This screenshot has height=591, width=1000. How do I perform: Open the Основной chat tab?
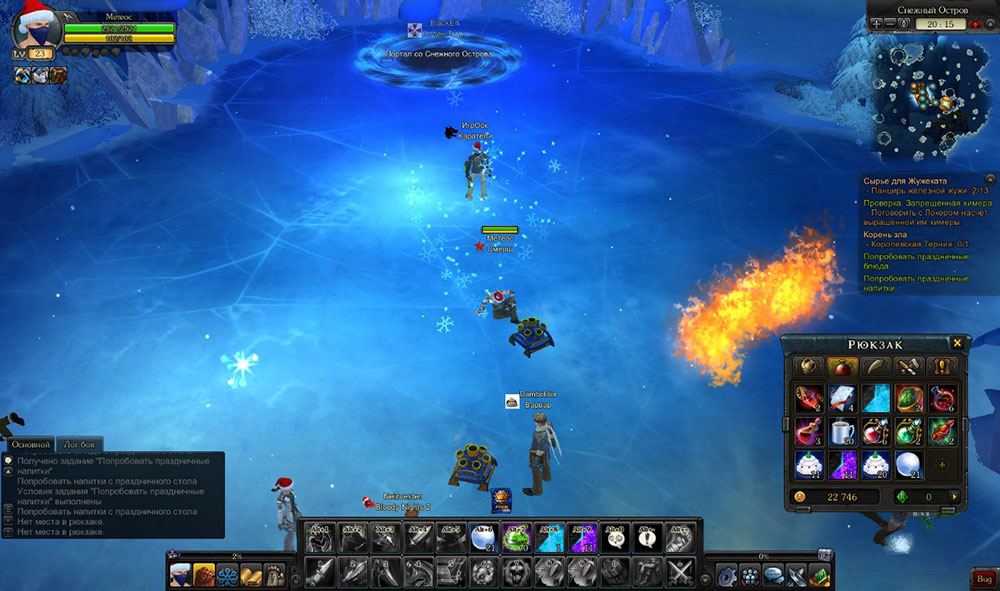click(x=29, y=444)
